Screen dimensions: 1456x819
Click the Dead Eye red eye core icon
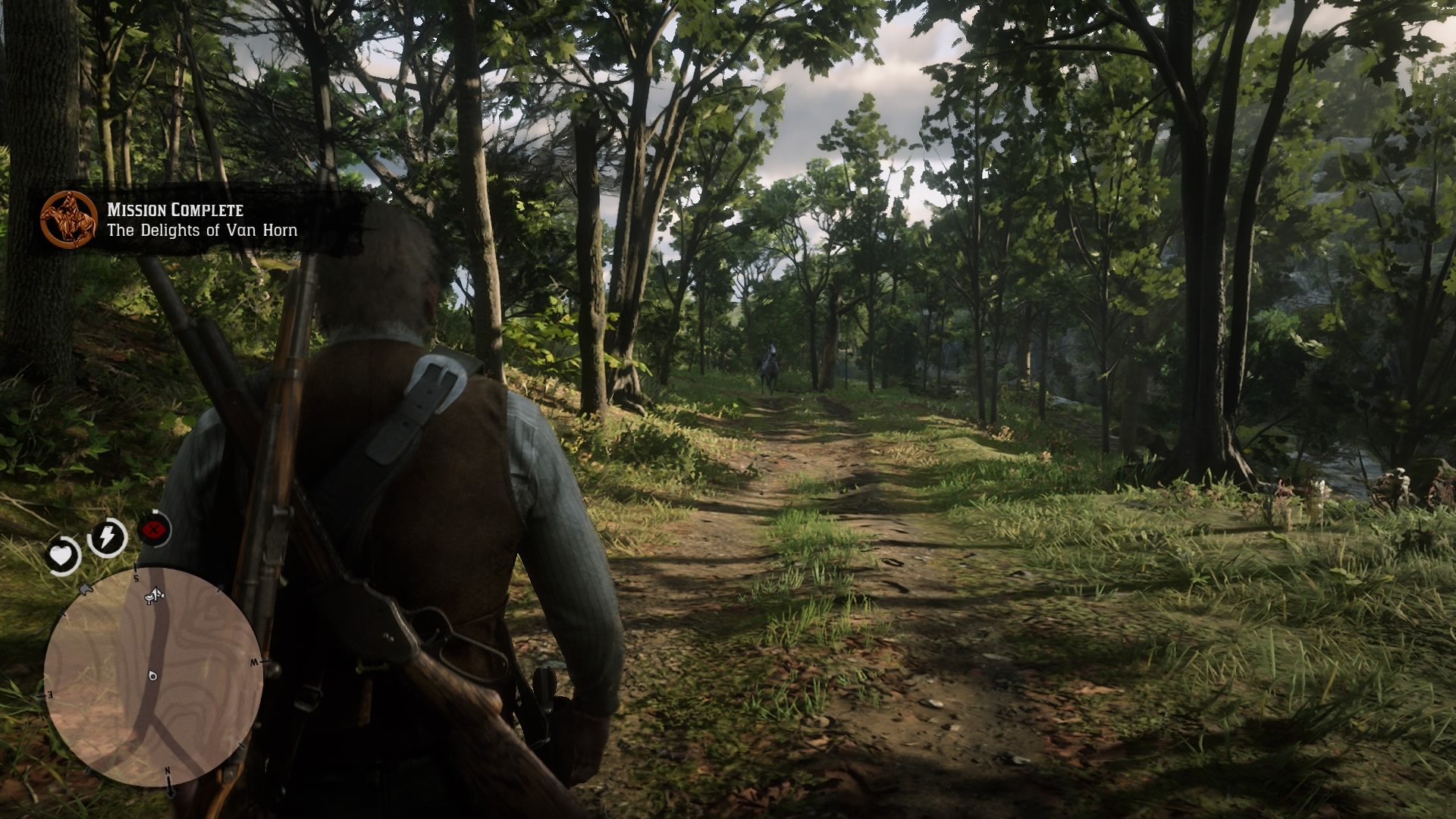pyautogui.click(x=152, y=529)
